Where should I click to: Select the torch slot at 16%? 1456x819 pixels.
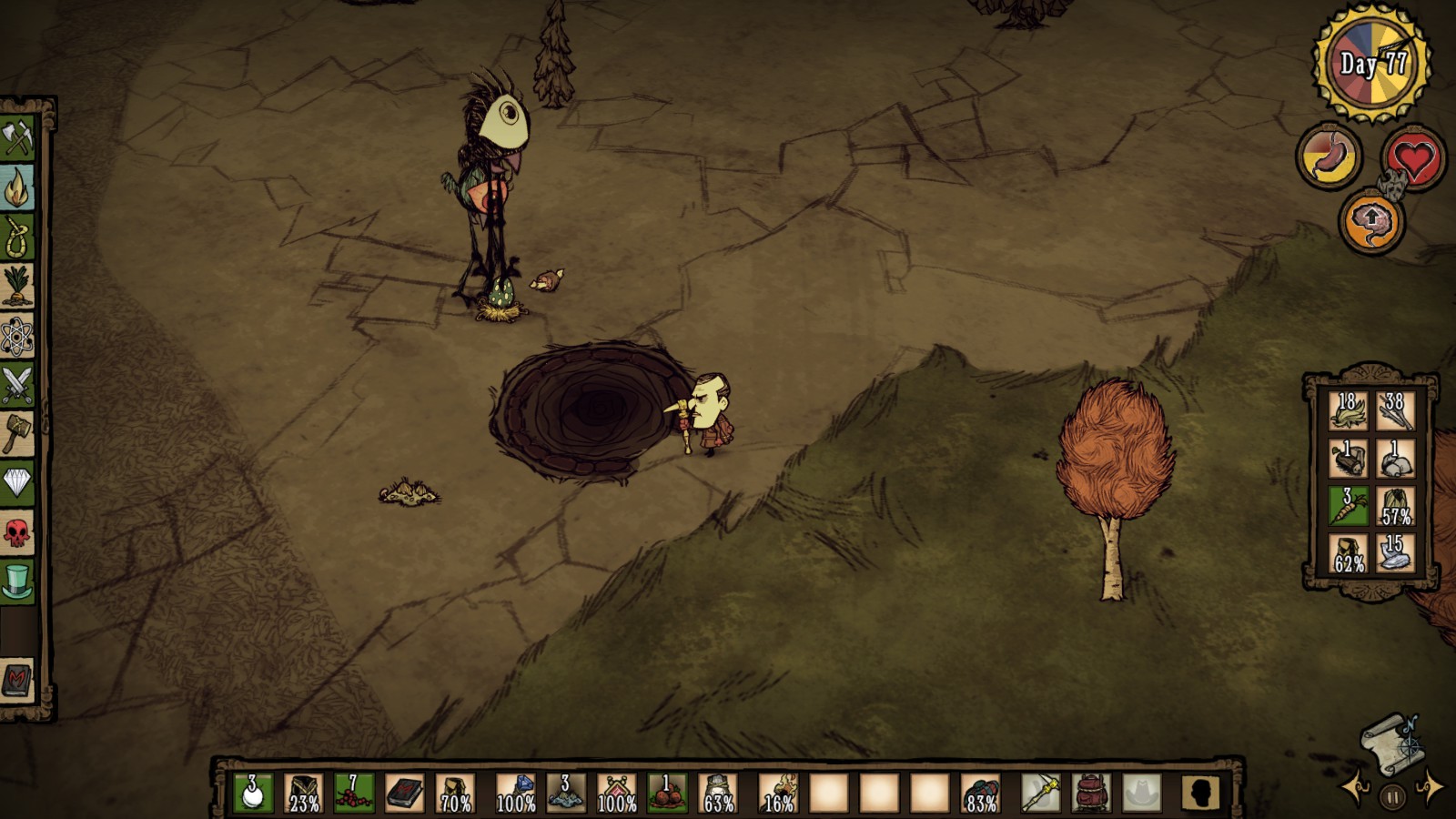778,794
